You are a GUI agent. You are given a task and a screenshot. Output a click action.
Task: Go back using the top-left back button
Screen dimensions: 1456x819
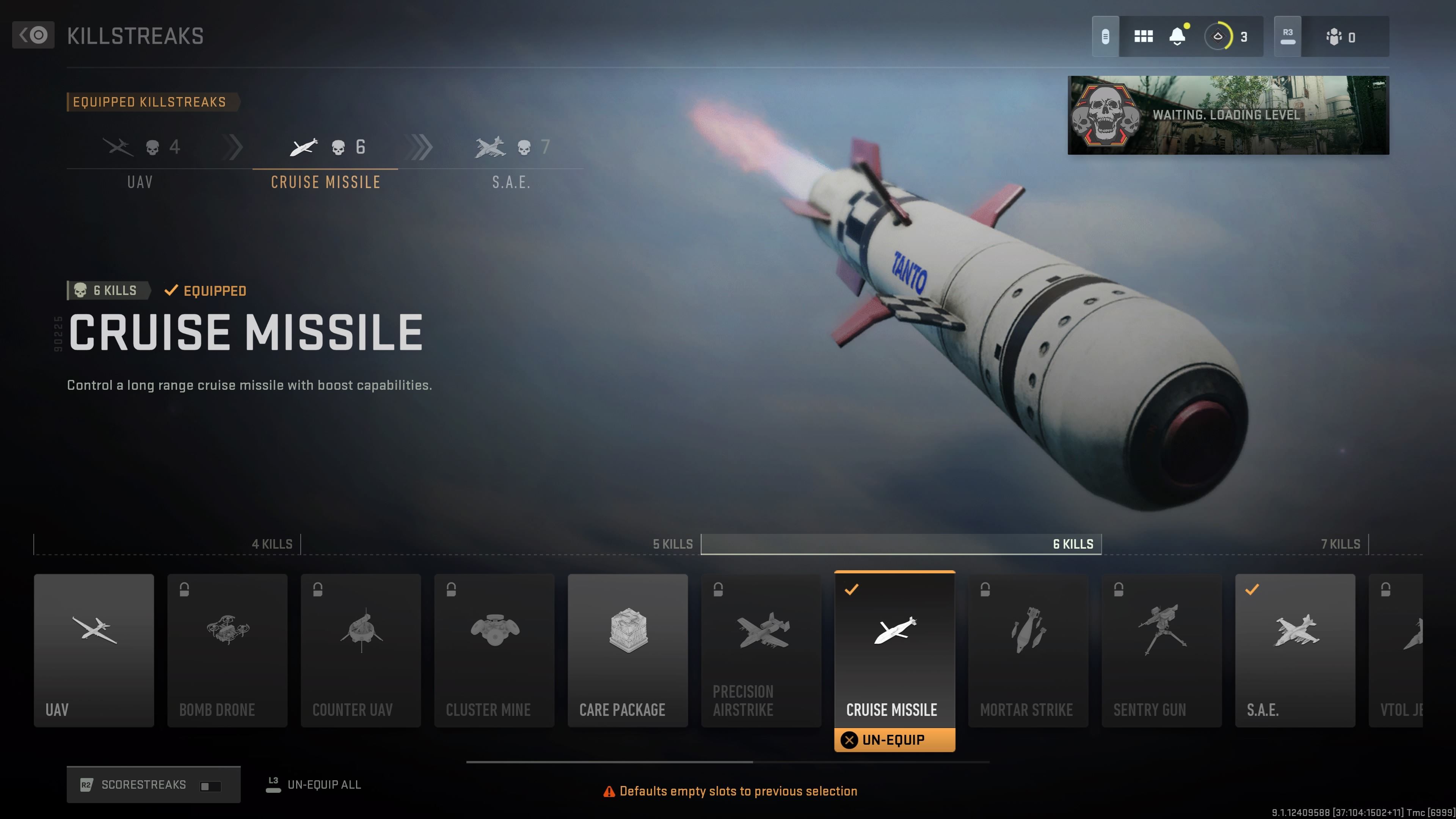(x=33, y=35)
